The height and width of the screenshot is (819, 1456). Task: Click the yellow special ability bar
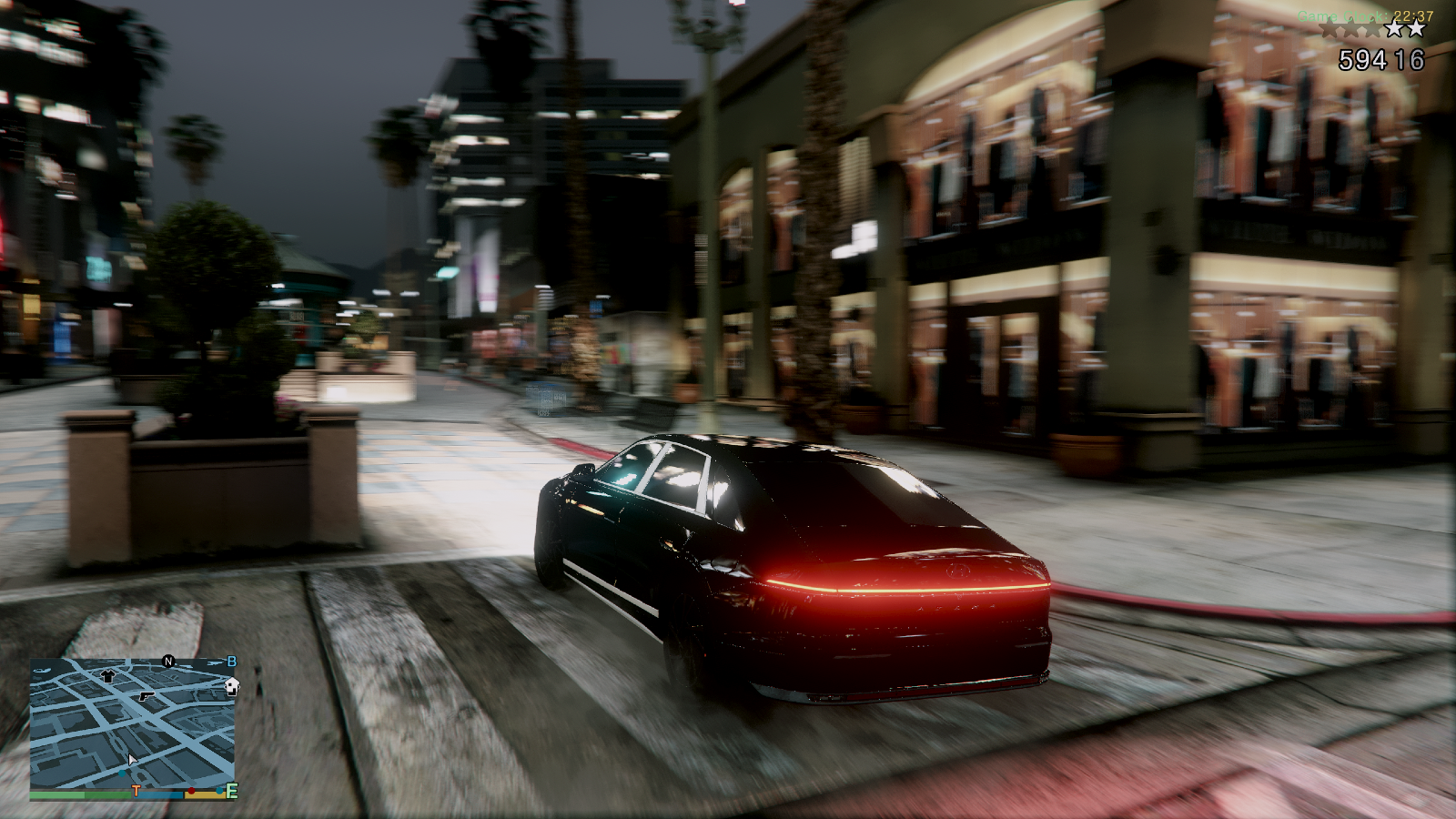[204, 794]
